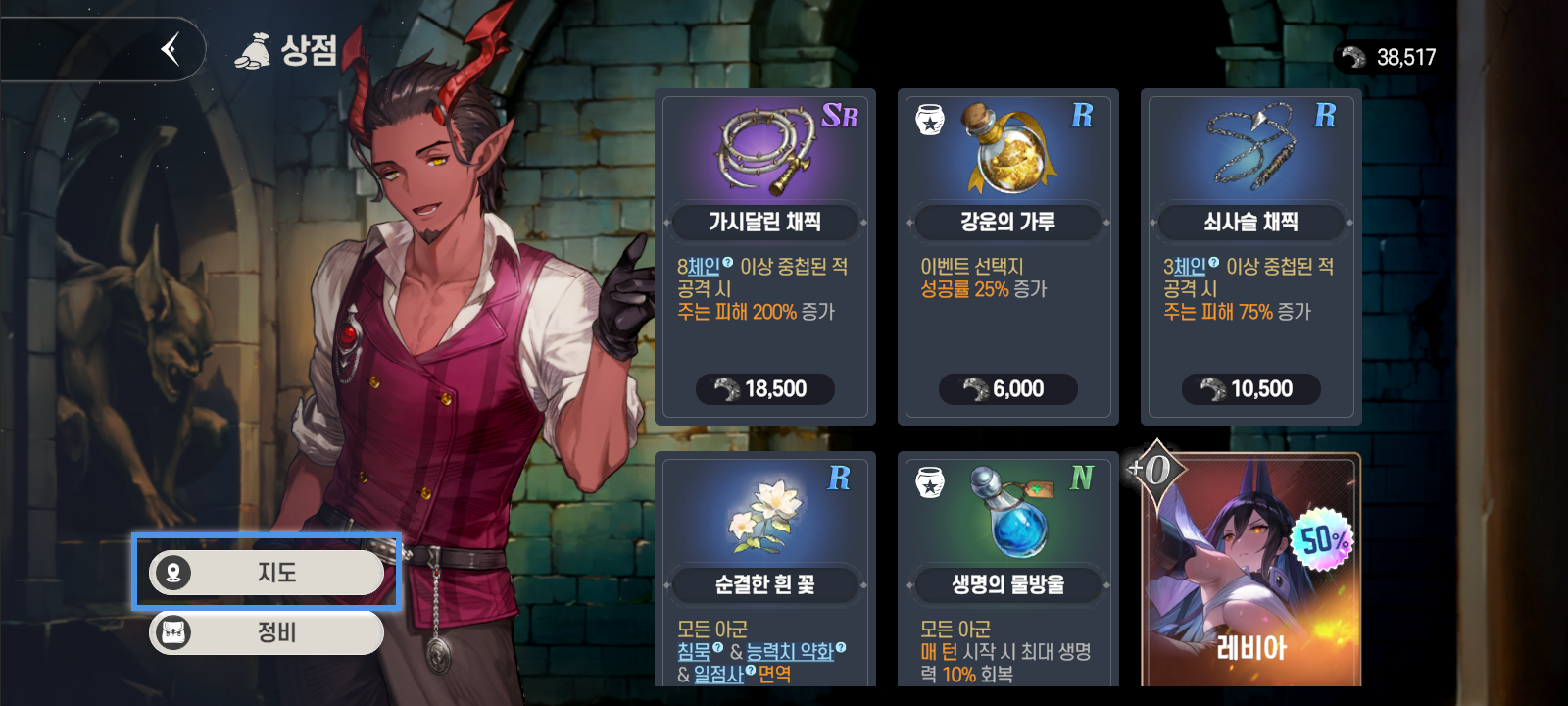The height and width of the screenshot is (706, 1568).
Task: Show the 일점사 keyword tooltip
Action: (x=719, y=675)
